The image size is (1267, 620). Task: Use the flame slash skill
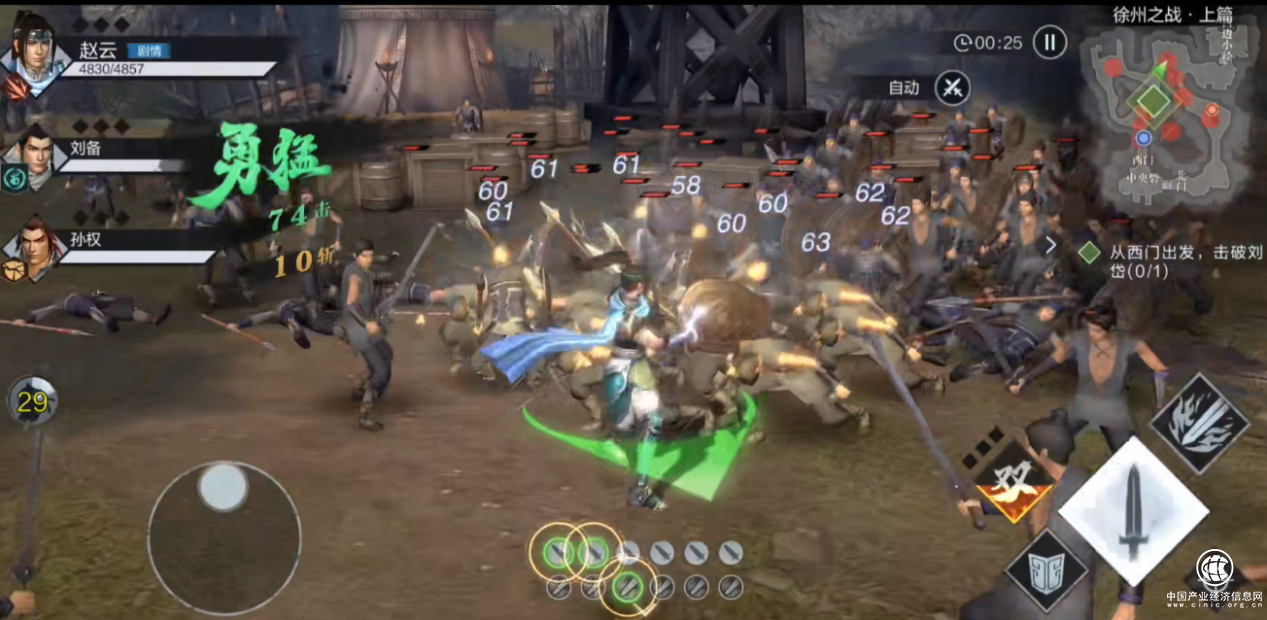tap(1199, 423)
